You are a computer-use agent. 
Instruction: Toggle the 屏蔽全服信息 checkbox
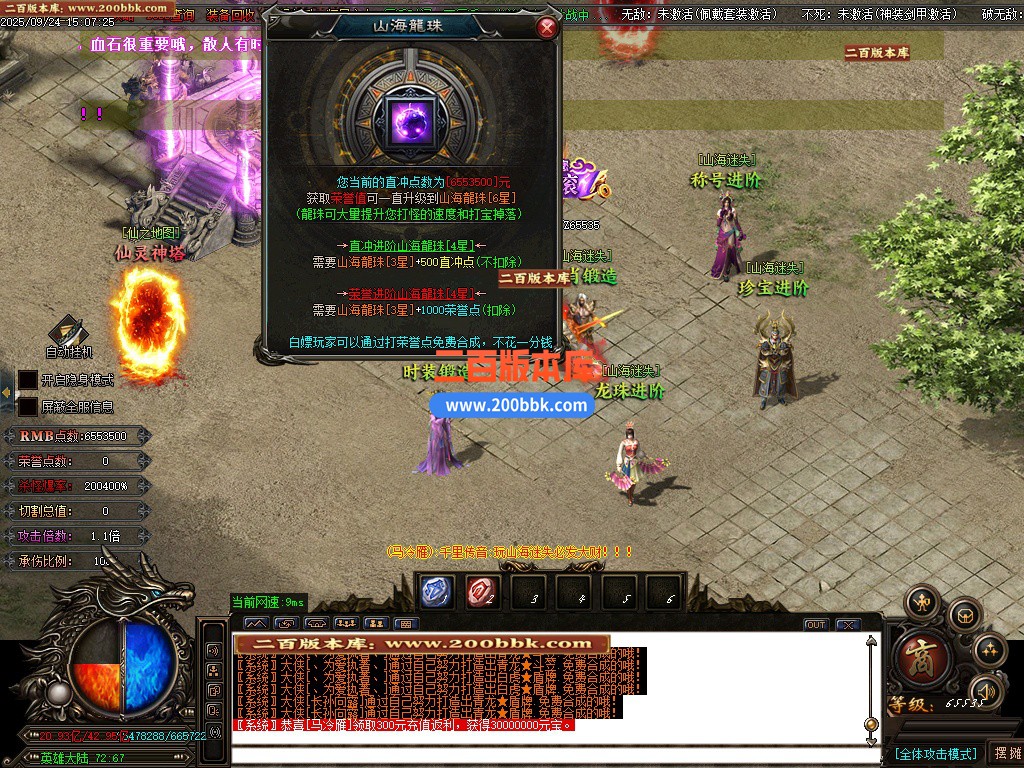[28, 406]
